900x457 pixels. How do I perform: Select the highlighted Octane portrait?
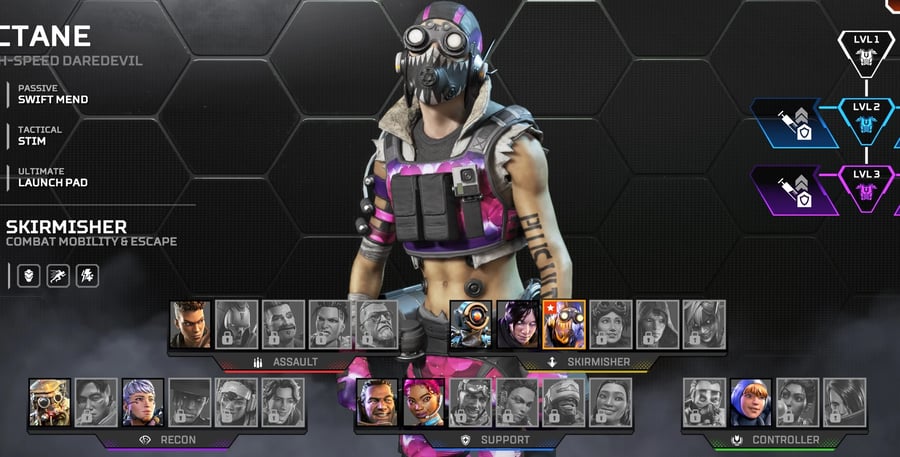pos(564,325)
